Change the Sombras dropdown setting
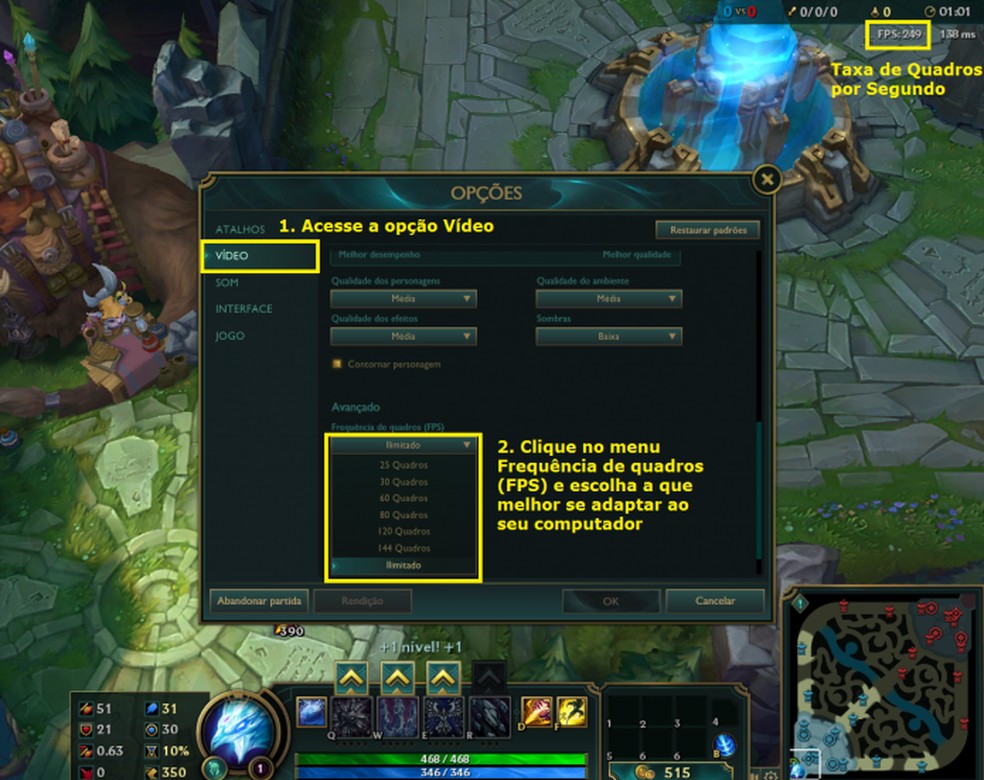This screenshot has height=780, width=984. (609, 337)
